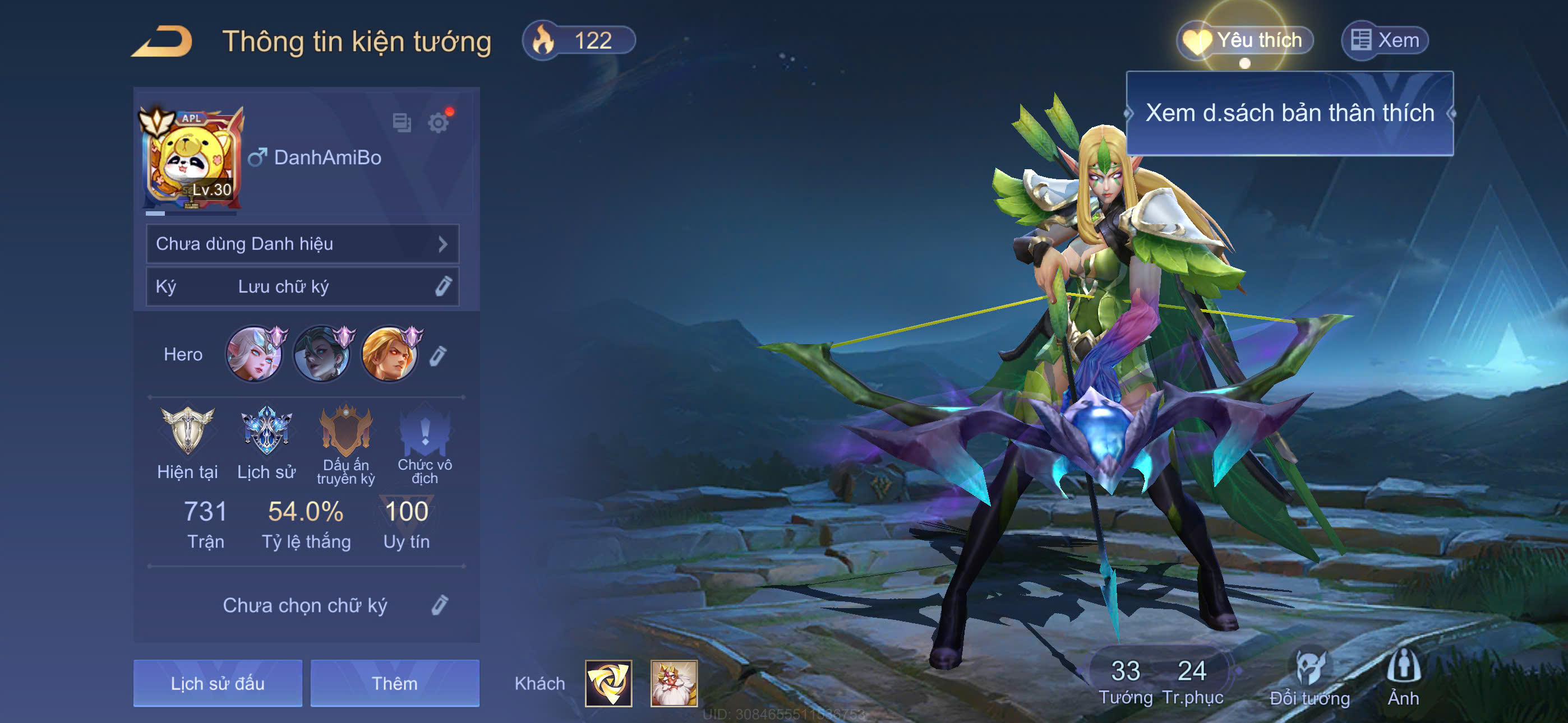This screenshot has height=723, width=1568.
Task: Go back using the arrow button
Action: (163, 41)
